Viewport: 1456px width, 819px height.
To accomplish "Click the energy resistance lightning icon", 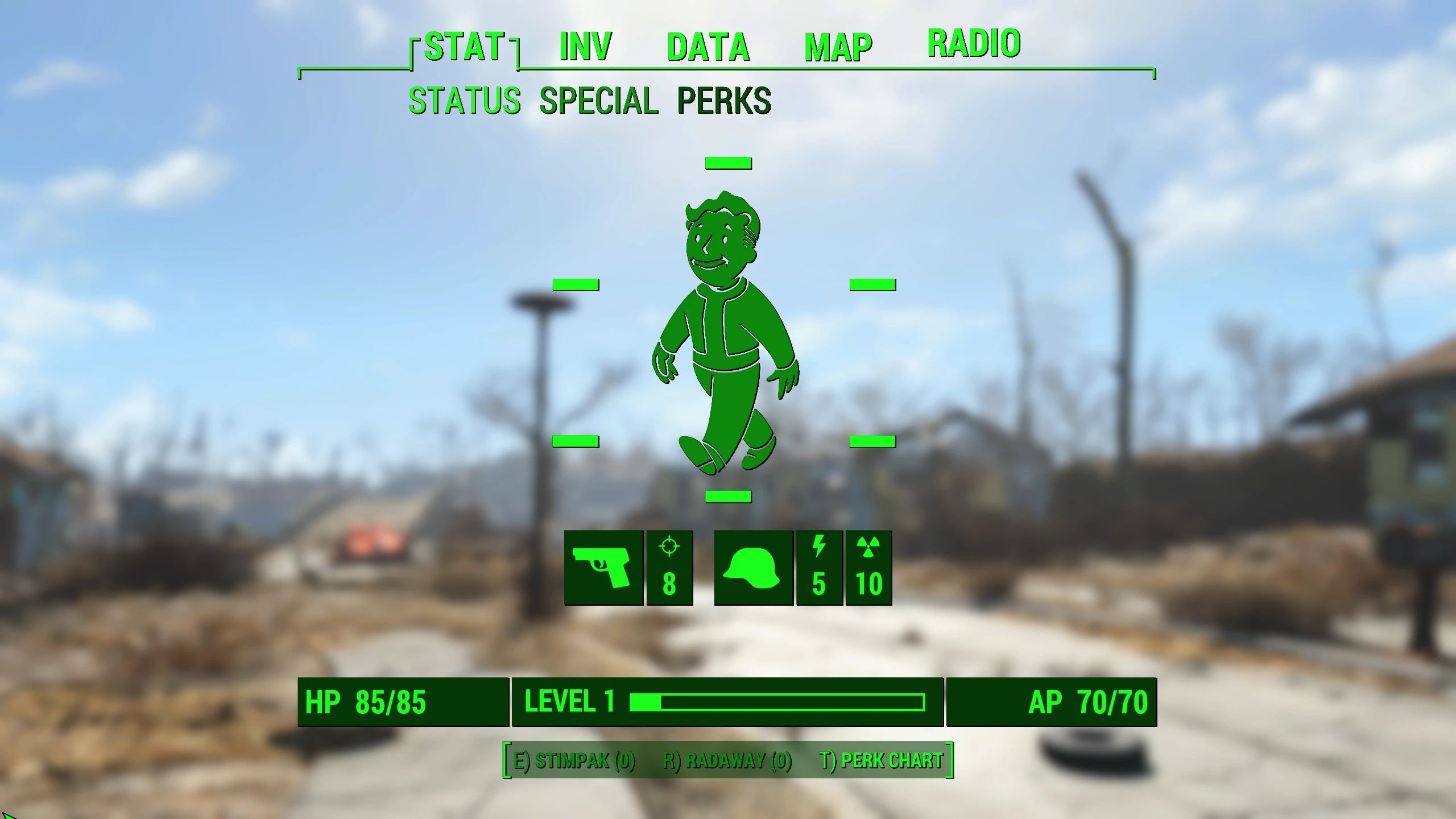I will 821,569.
